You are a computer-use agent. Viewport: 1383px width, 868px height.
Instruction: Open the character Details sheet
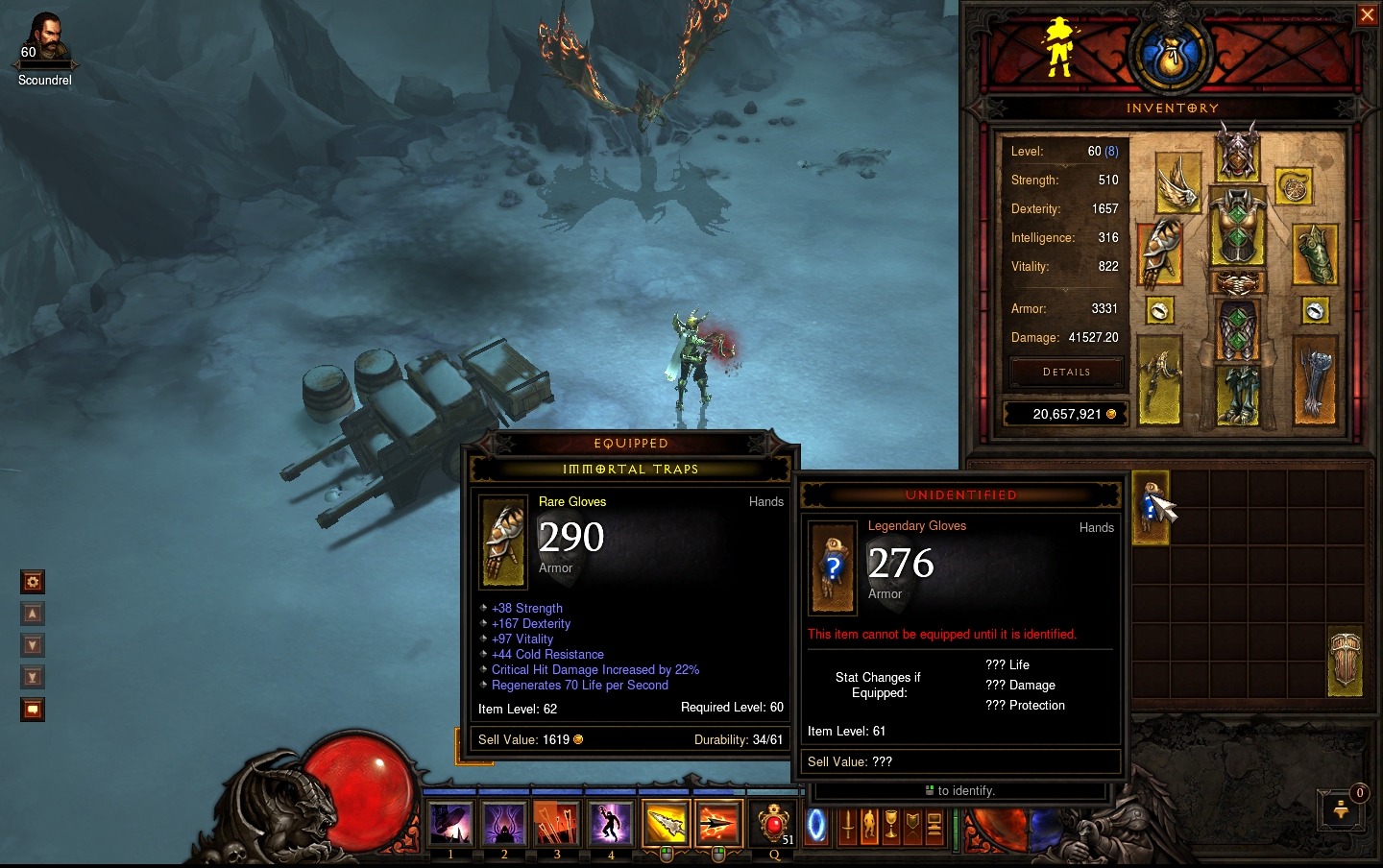pyautogui.click(x=1066, y=372)
